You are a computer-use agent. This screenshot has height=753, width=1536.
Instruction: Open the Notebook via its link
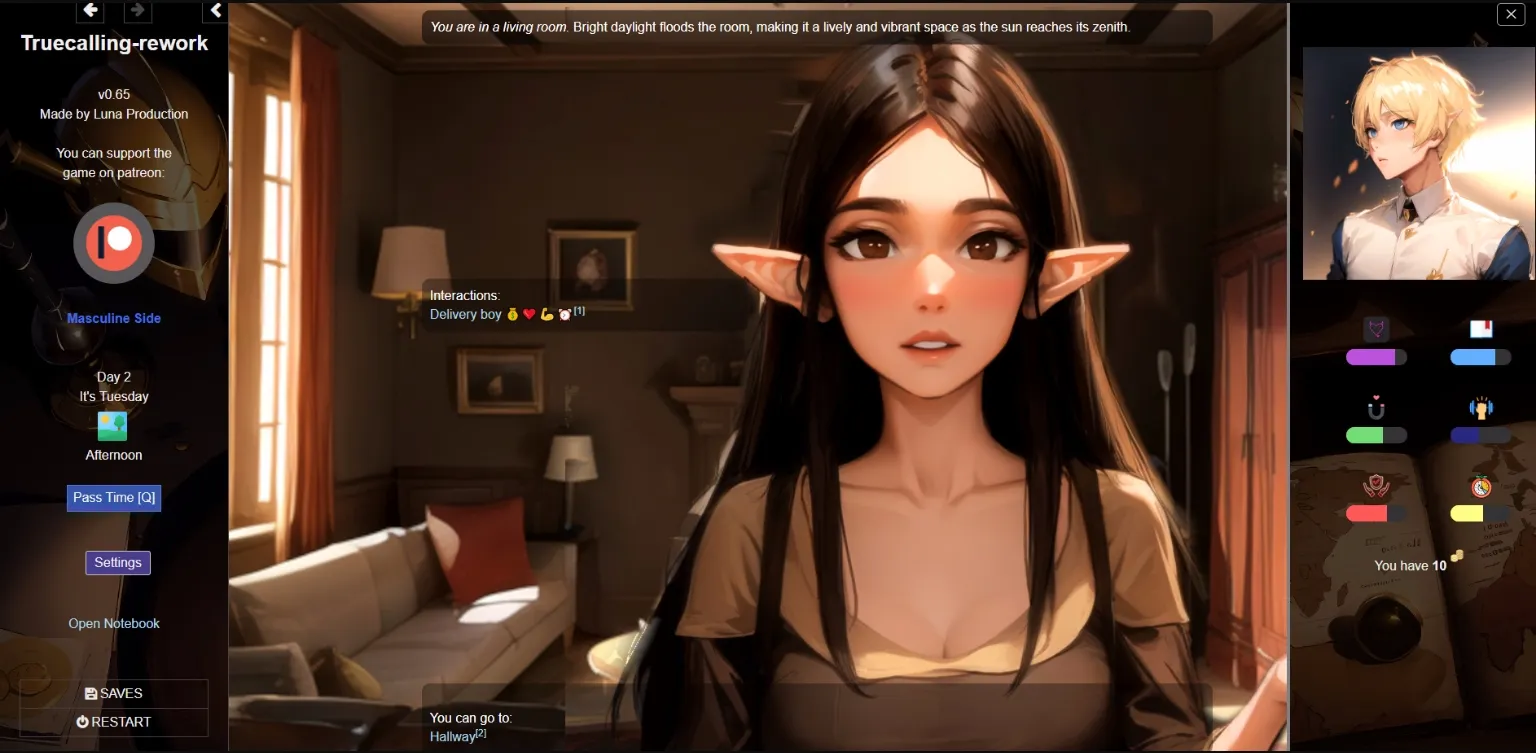click(x=113, y=622)
